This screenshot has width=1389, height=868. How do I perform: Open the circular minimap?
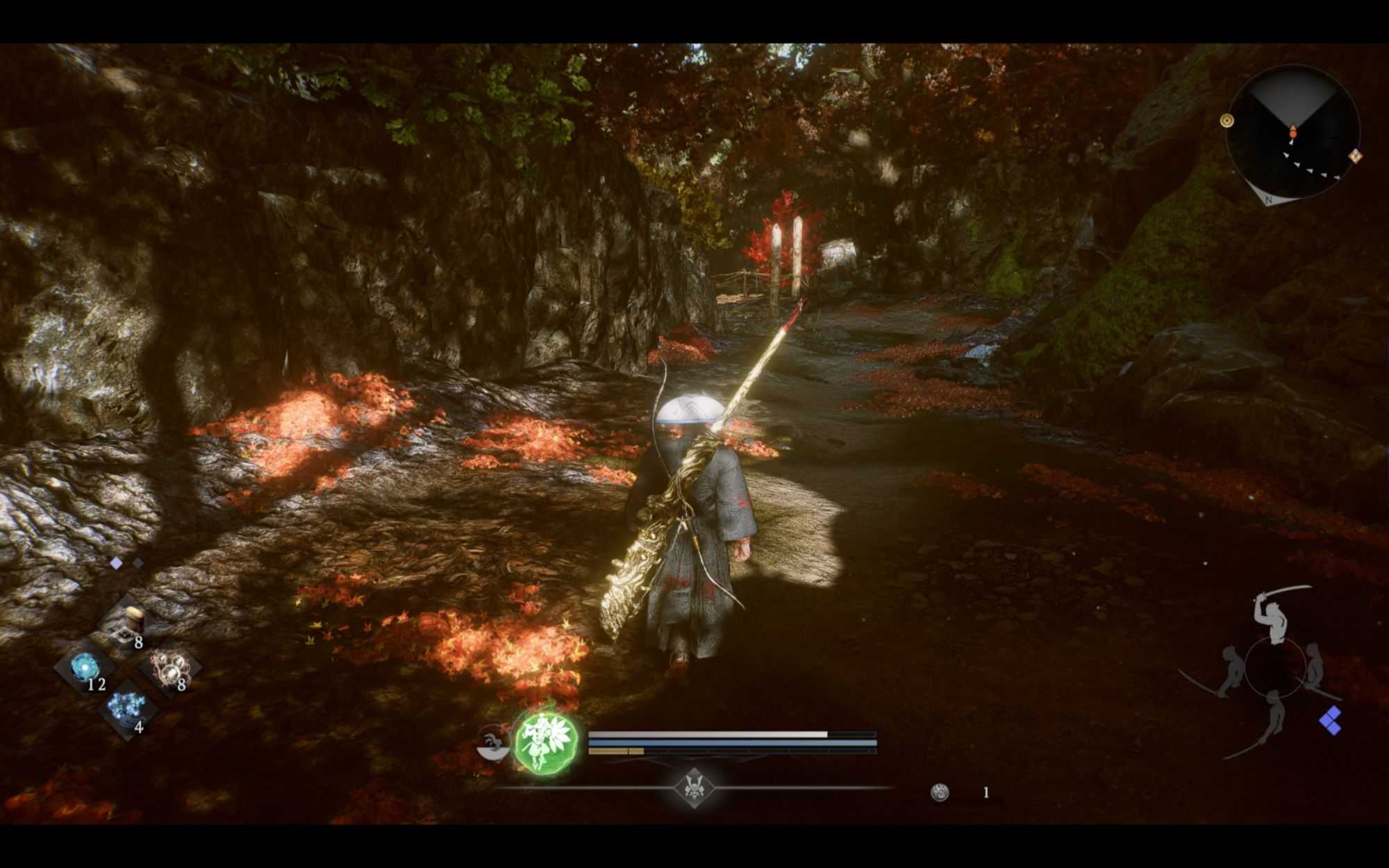pos(1293,132)
